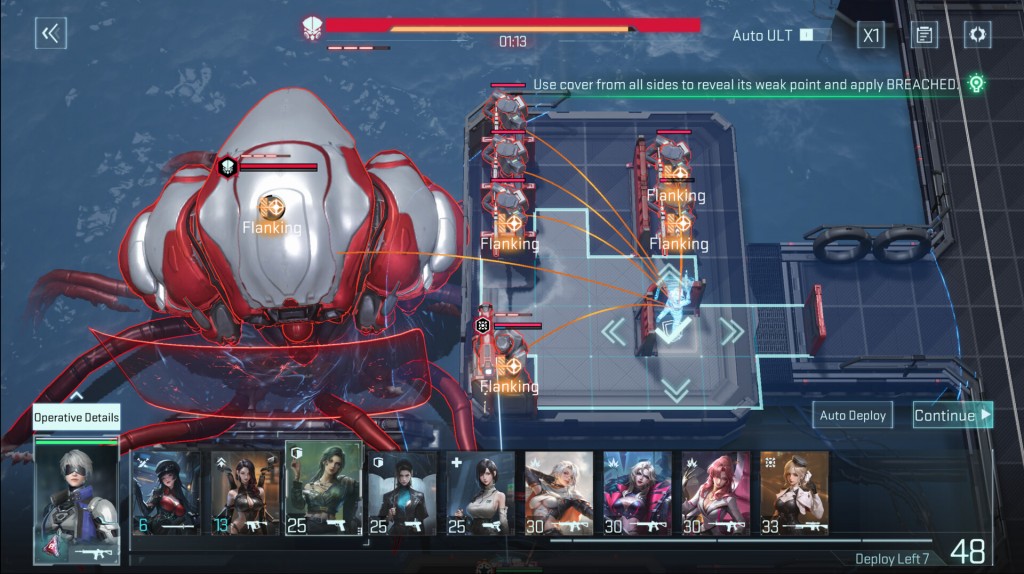Toggle the Auto ULT switch
The image size is (1024, 574).
pyautogui.click(x=815, y=35)
